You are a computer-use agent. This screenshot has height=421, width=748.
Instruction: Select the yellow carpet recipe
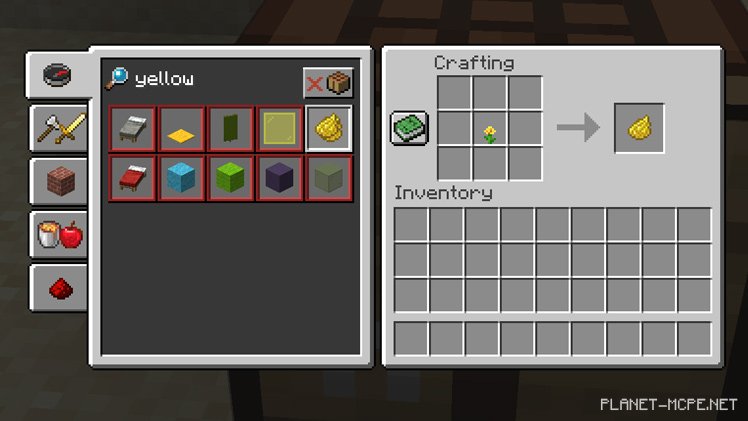pyautogui.click(x=182, y=129)
